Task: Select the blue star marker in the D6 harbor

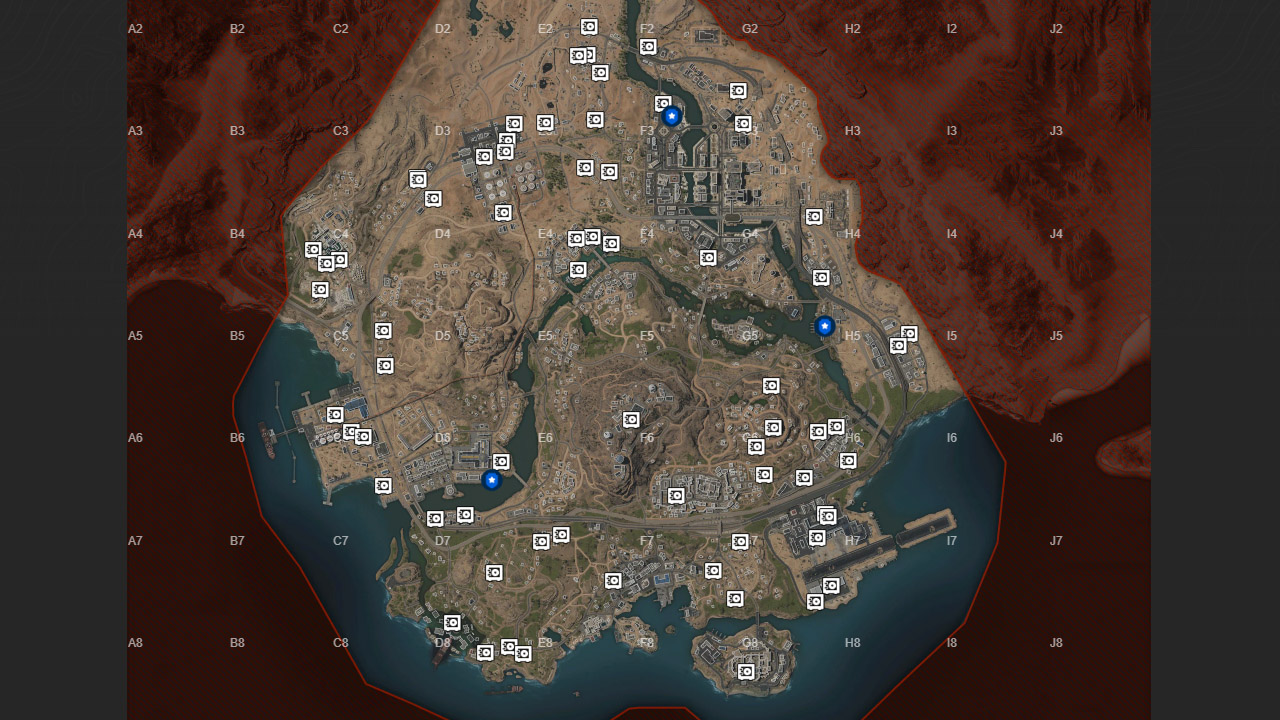Action: pyautogui.click(x=491, y=480)
